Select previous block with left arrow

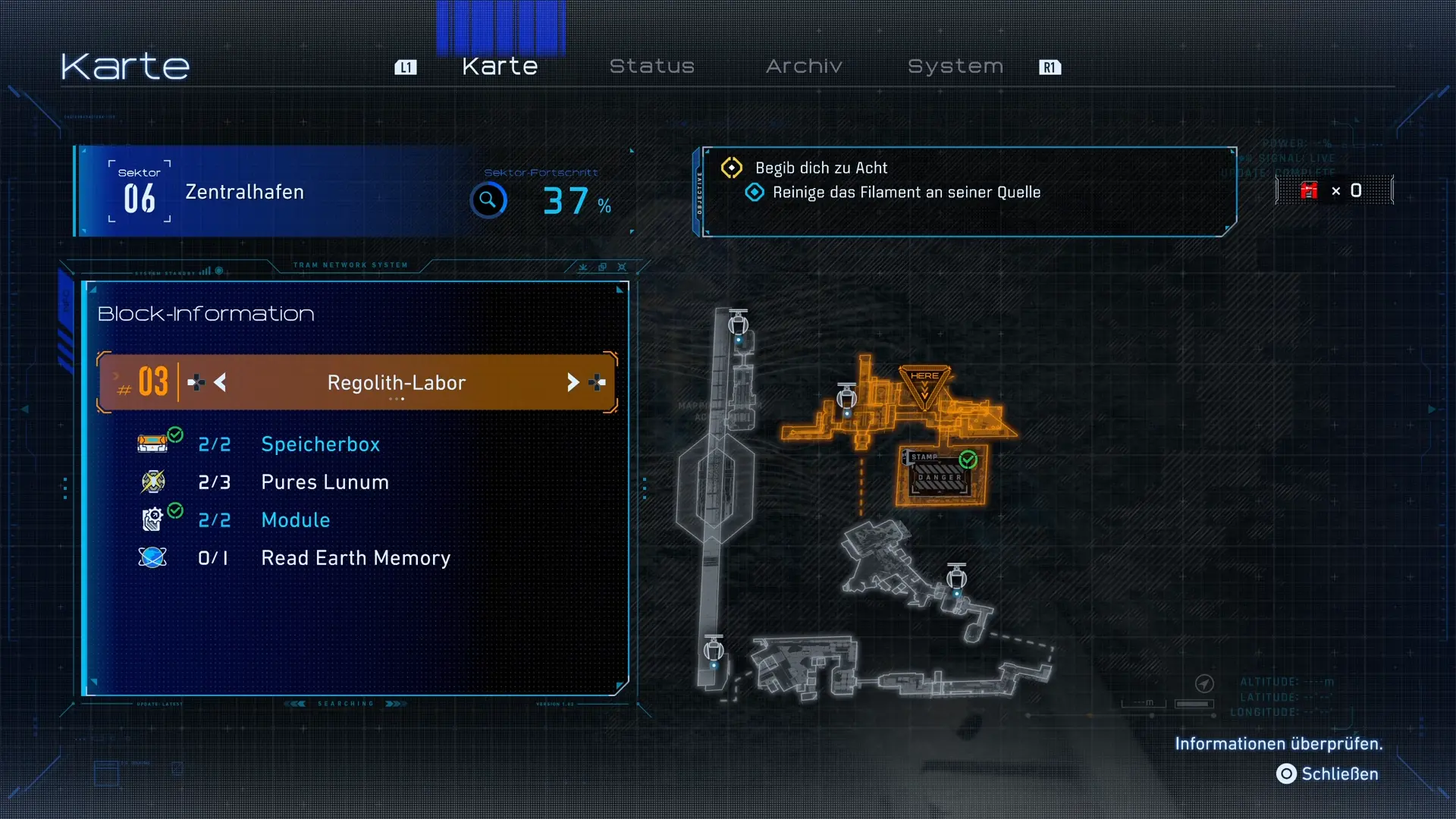(220, 383)
